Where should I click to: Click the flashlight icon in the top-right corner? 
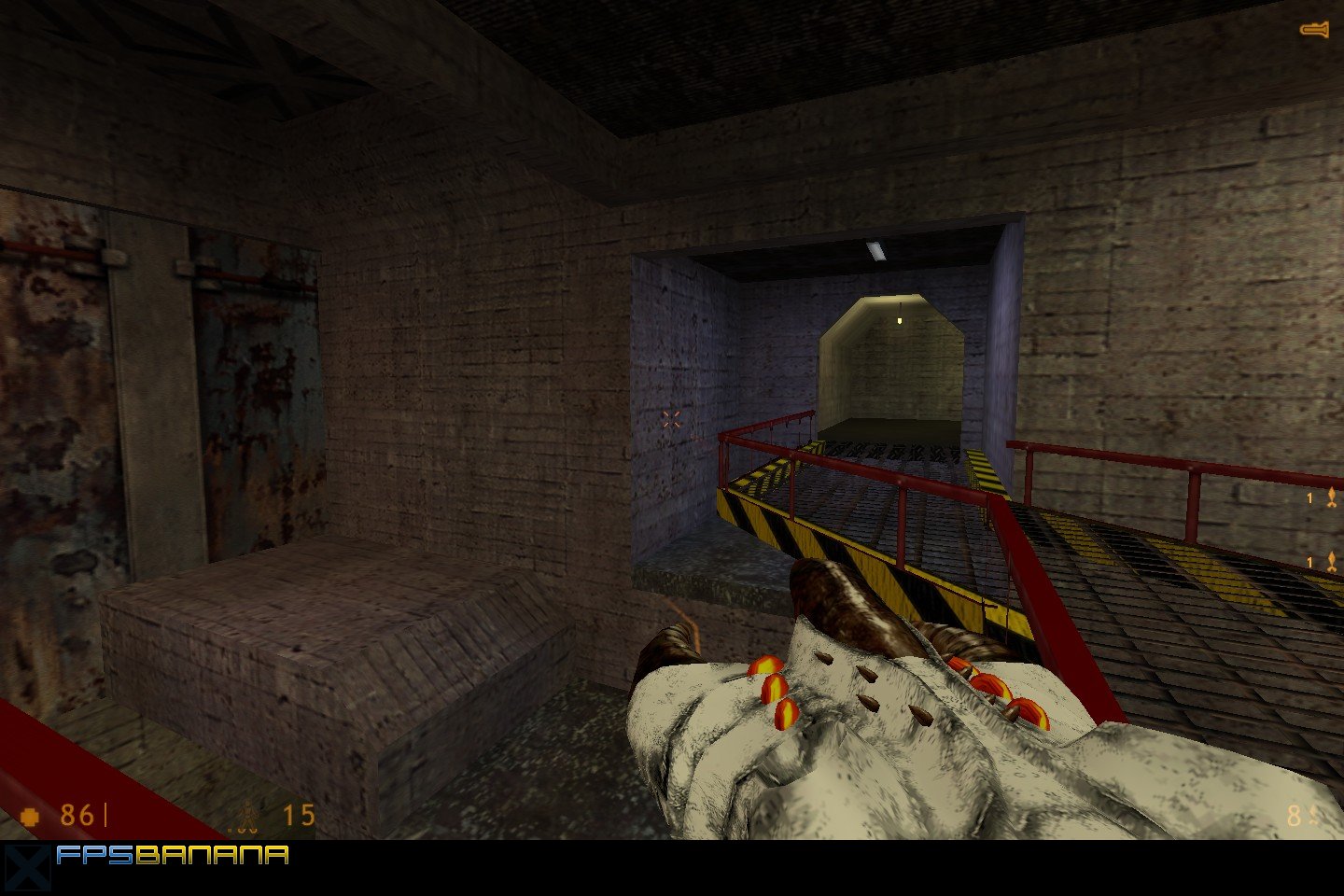[x=1316, y=28]
